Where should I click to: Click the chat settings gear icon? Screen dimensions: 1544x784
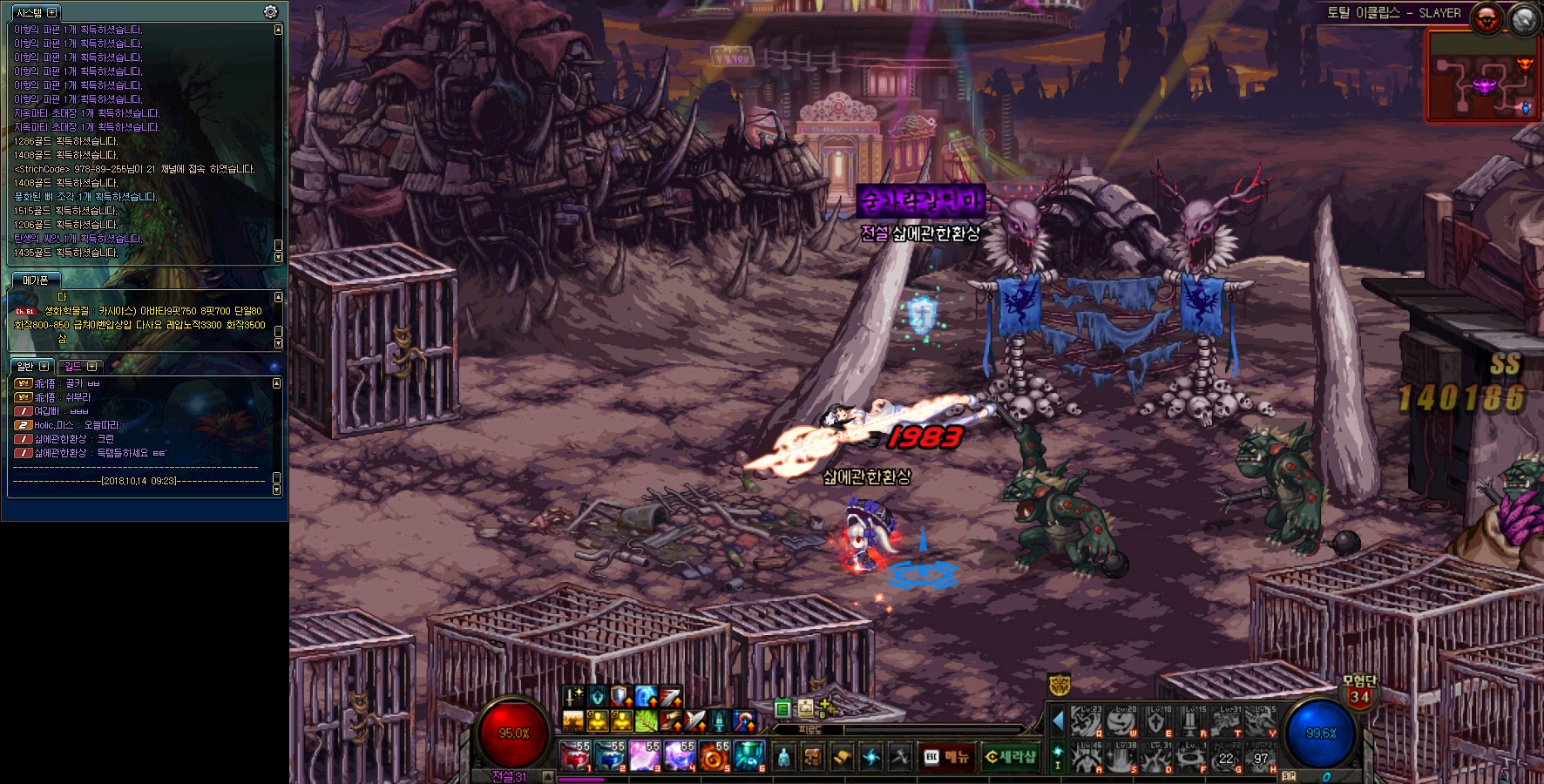coord(271,12)
